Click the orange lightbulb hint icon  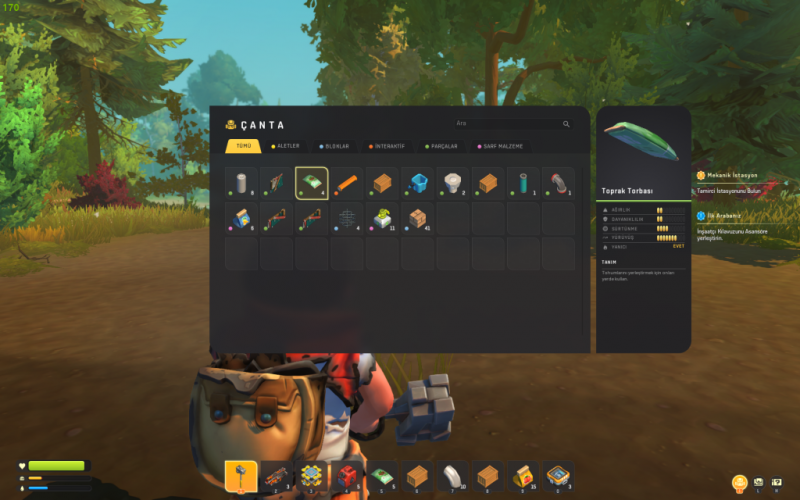740,483
